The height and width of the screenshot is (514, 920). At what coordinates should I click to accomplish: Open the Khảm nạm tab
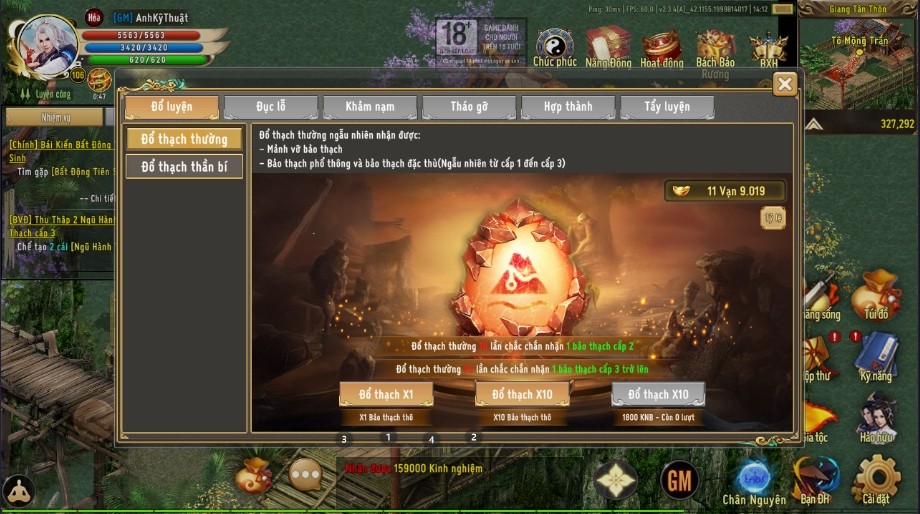click(369, 107)
